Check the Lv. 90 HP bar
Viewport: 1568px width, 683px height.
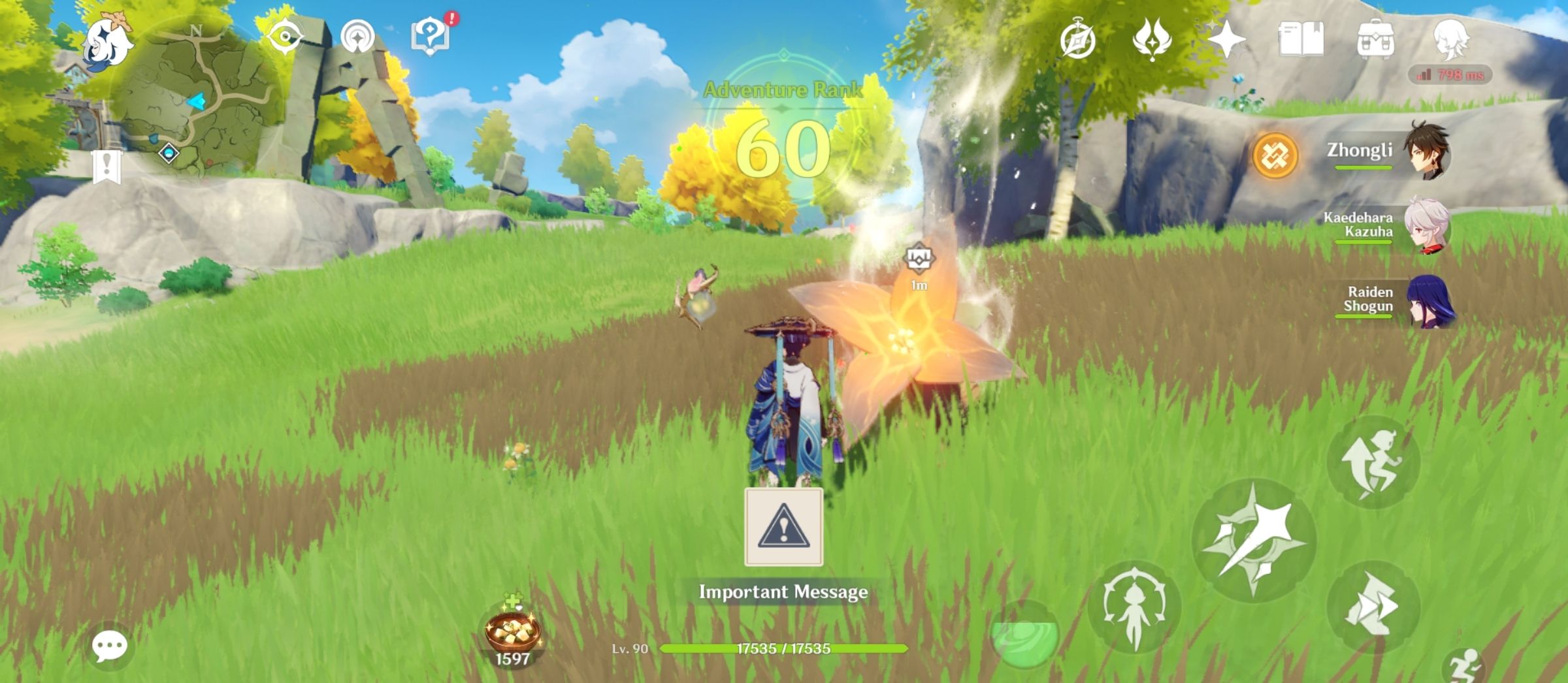point(784,648)
